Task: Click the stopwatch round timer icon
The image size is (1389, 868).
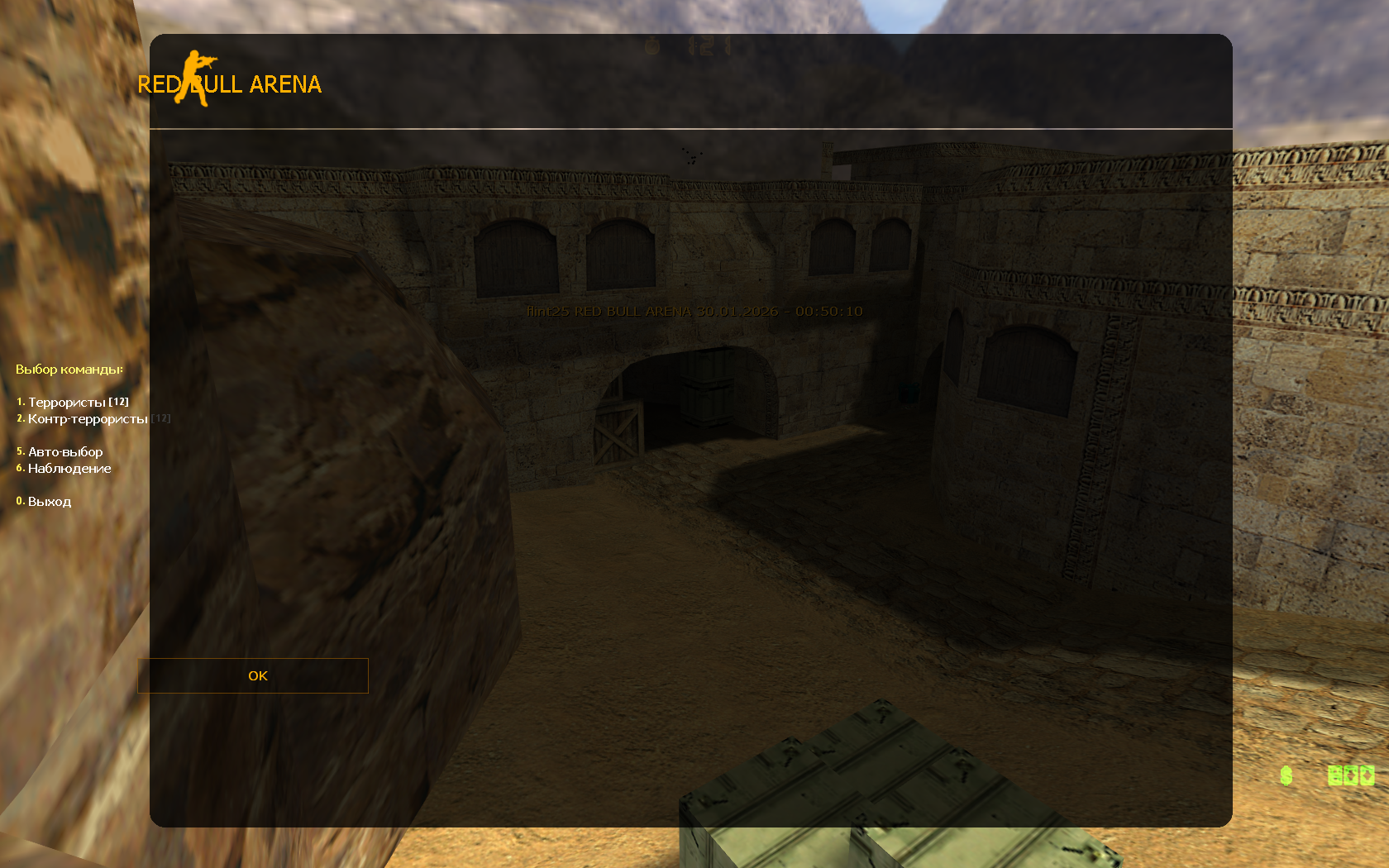Action: click(x=652, y=45)
